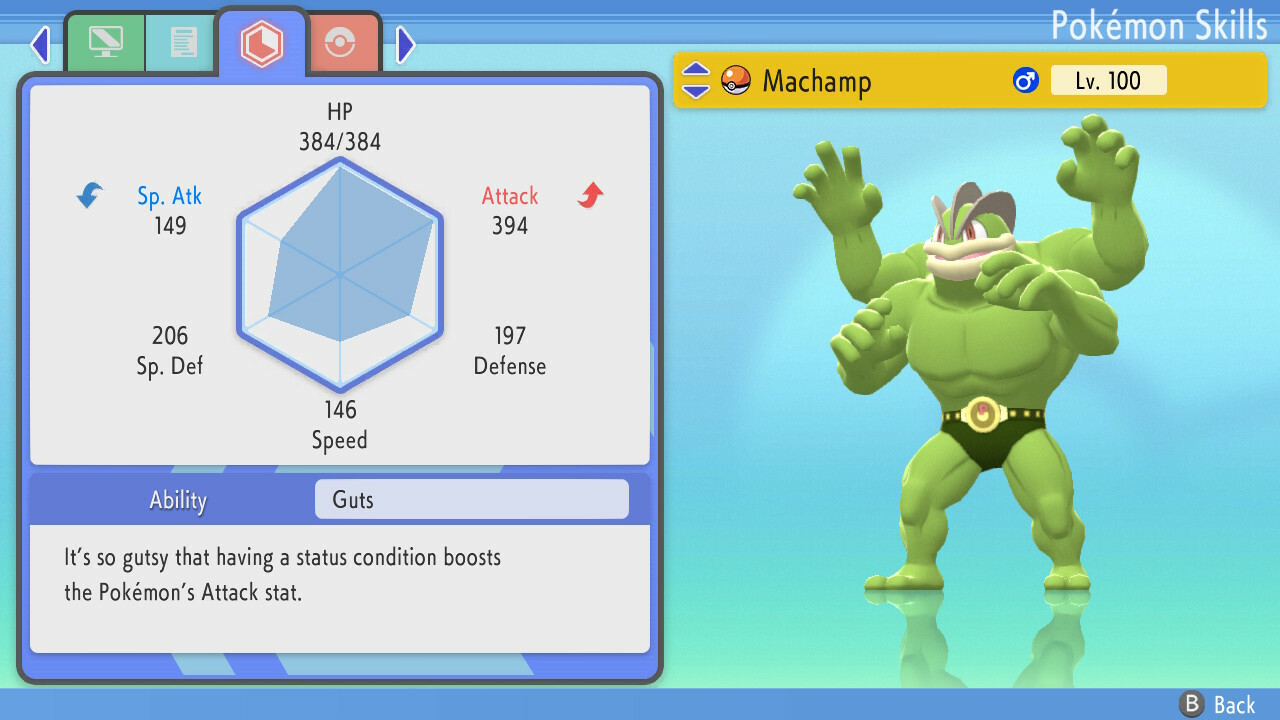This screenshot has height=720, width=1280.
Task: Click the hexagon stats tab icon
Action: point(262,42)
